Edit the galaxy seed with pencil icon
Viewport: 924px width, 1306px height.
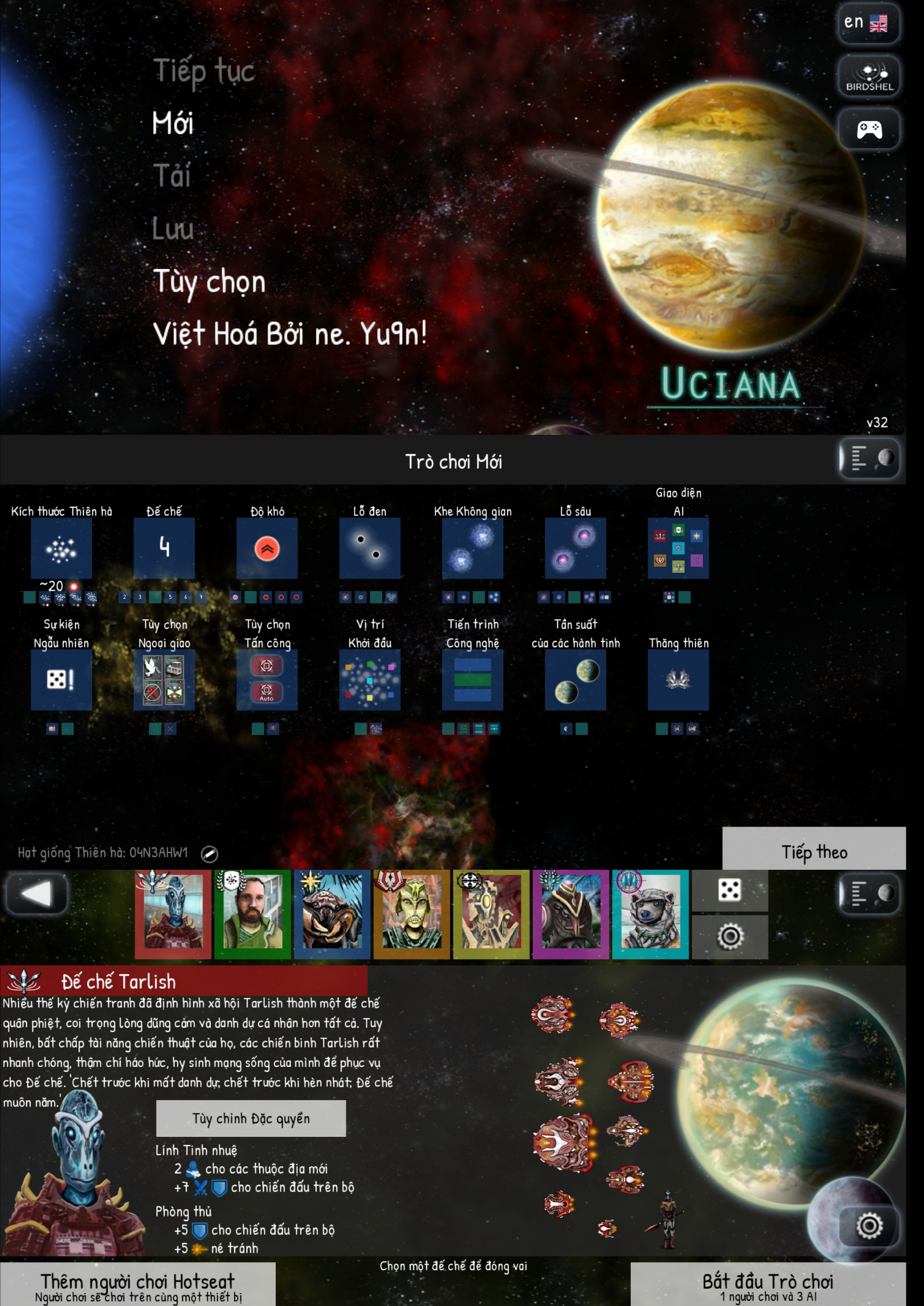click(209, 853)
